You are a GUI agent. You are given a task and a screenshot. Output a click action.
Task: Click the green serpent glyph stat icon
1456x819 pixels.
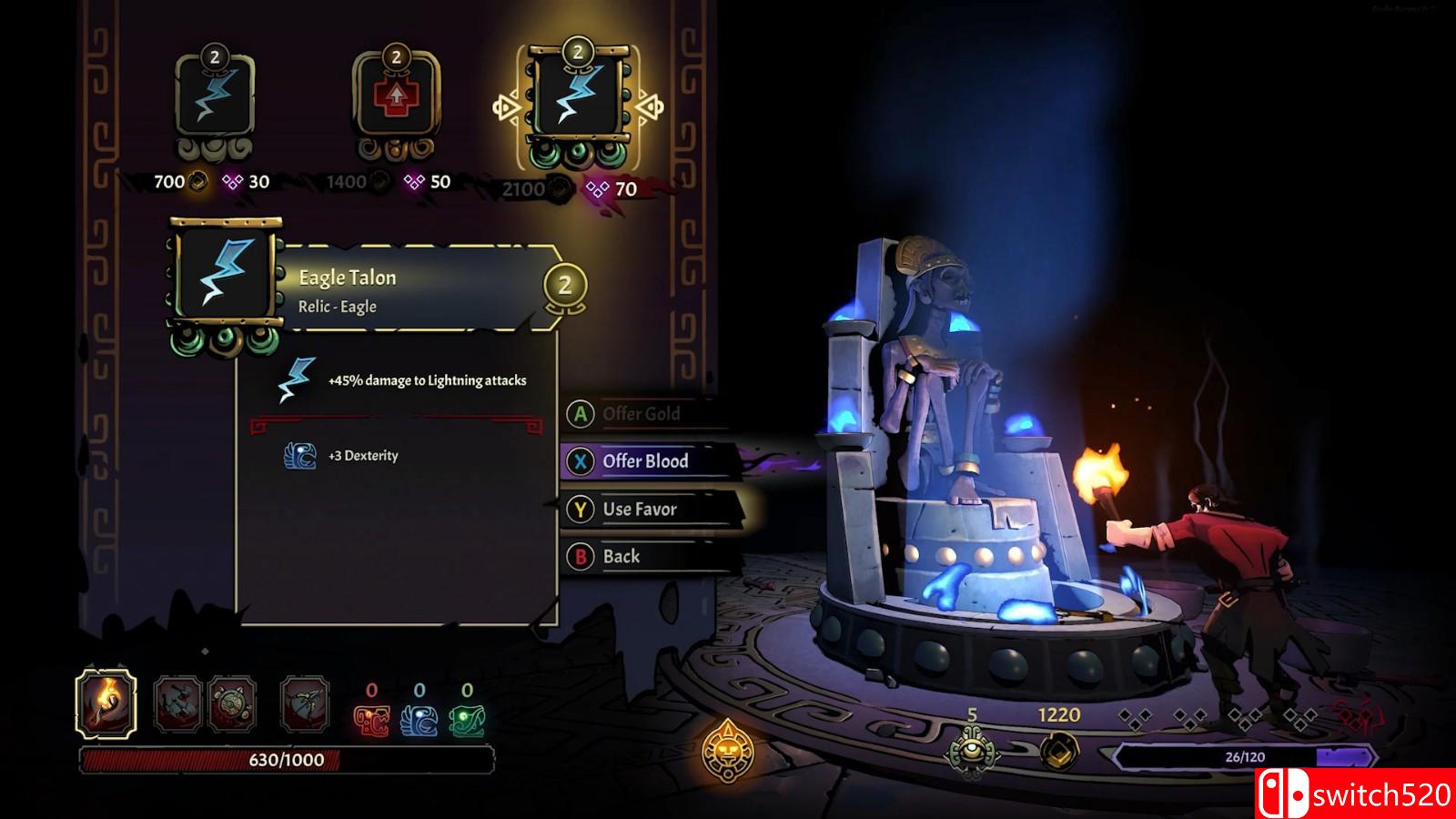tap(467, 722)
